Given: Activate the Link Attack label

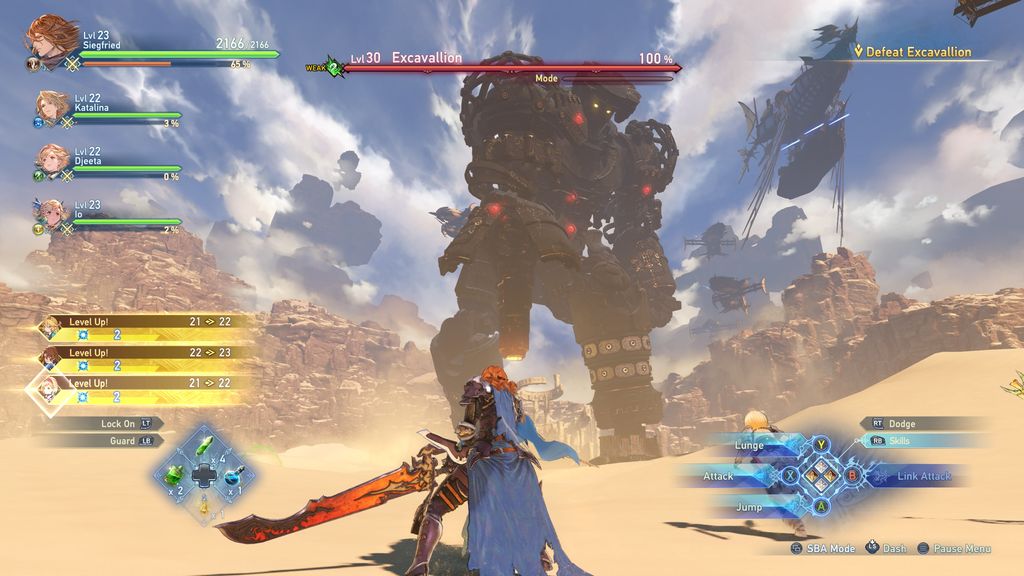Looking at the screenshot, I should coord(923,476).
